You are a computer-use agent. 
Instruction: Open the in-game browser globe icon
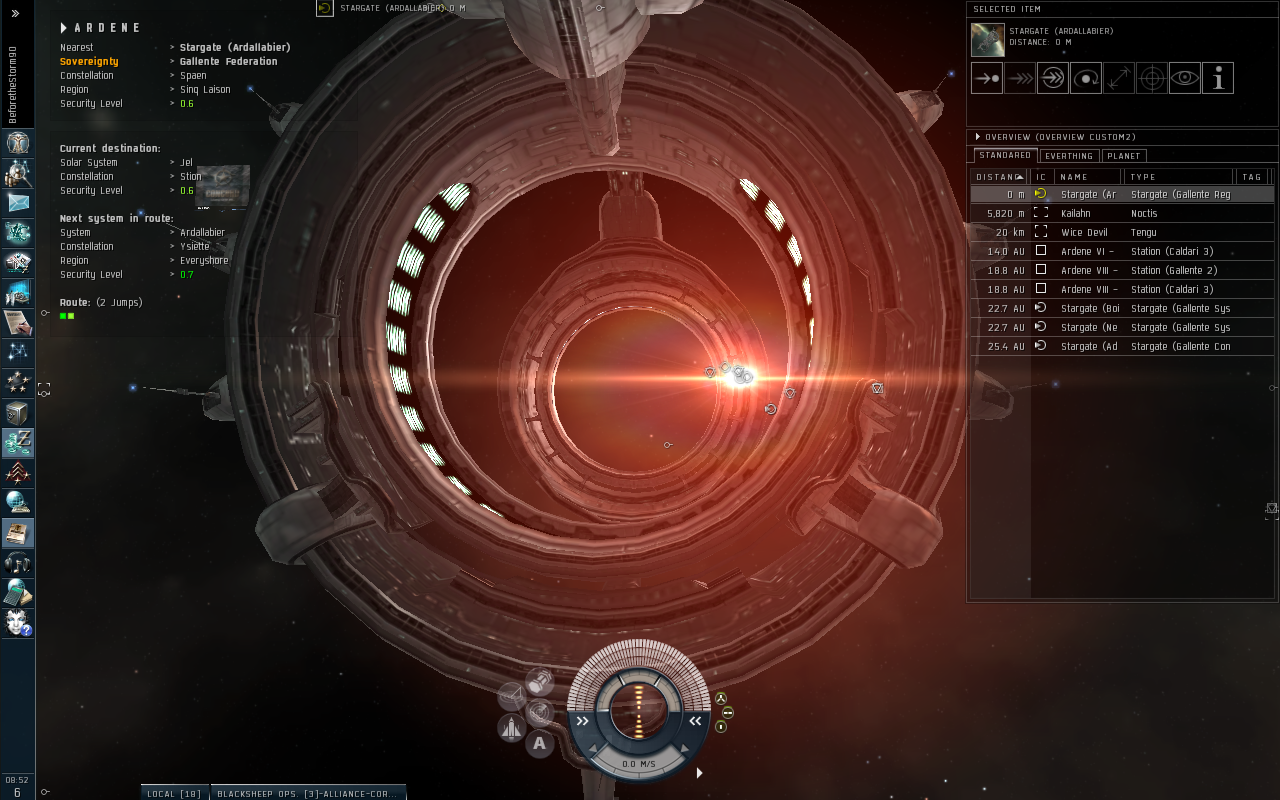[x=18, y=502]
